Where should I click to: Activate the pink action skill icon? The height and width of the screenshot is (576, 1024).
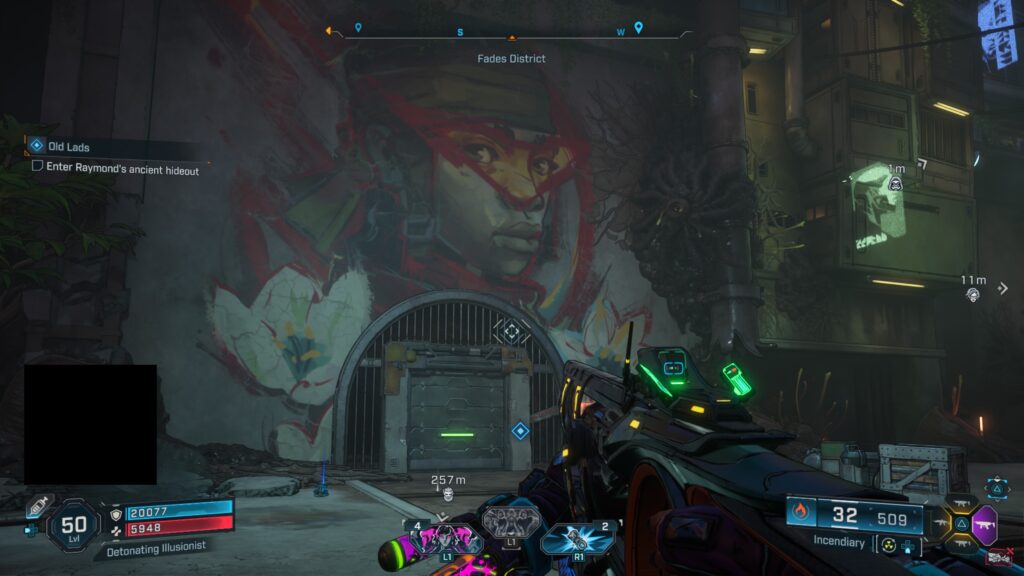click(x=442, y=540)
